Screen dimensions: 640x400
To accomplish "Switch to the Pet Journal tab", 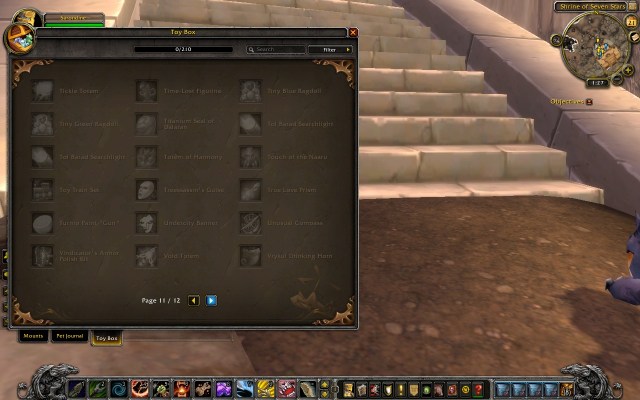I will (x=70, y=337).
